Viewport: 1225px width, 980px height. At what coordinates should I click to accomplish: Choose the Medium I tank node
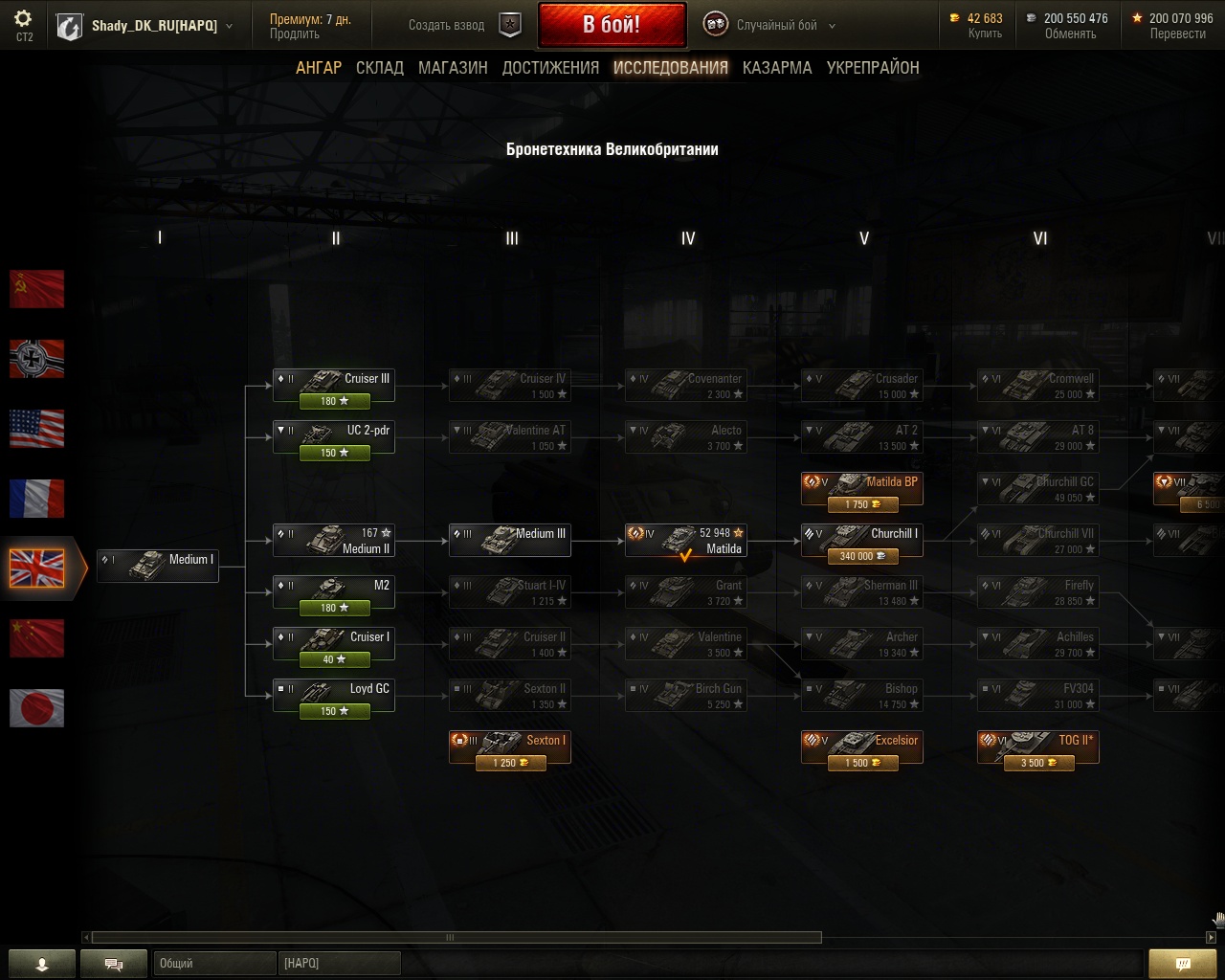point(158,565)
